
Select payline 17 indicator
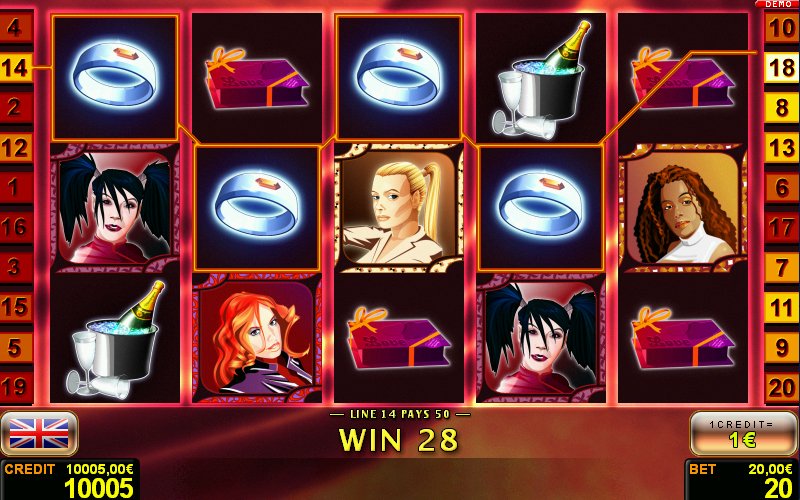(x=780, y=227)
